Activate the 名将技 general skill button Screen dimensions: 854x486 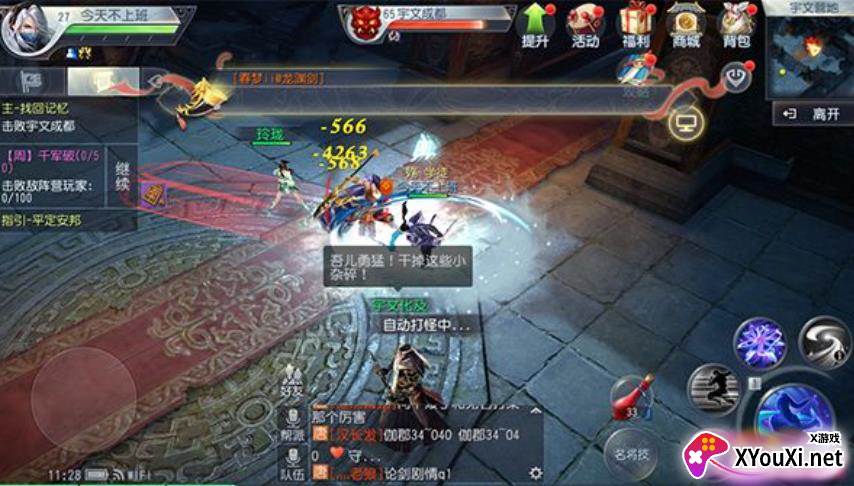[x=633, y=455]
